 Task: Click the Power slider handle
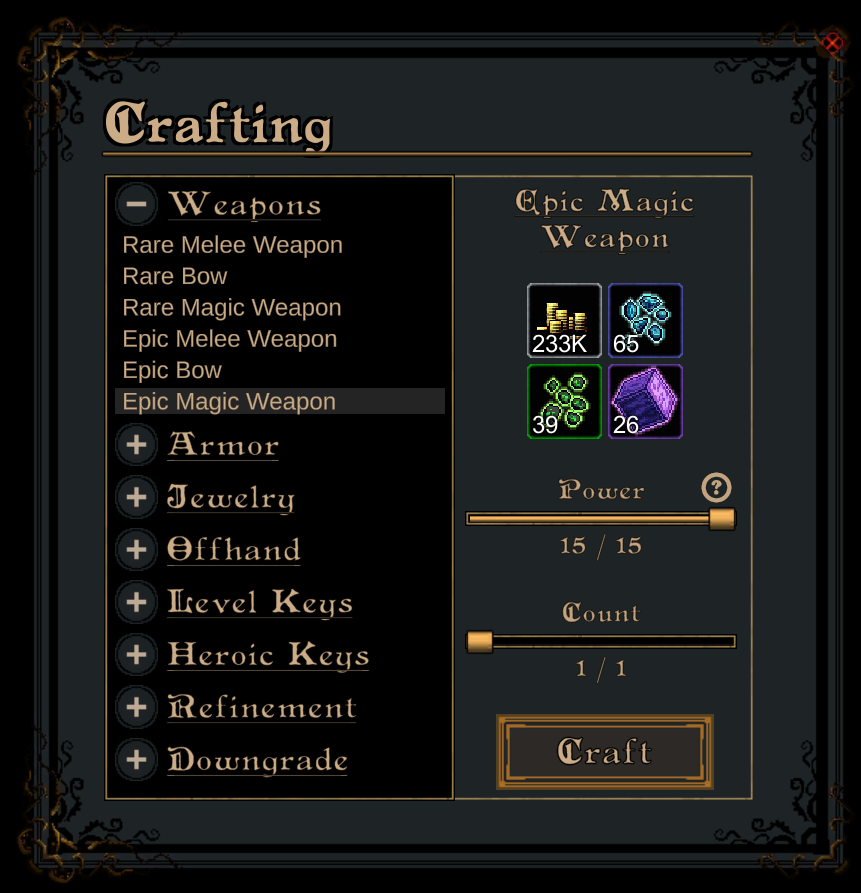(722, 519)
